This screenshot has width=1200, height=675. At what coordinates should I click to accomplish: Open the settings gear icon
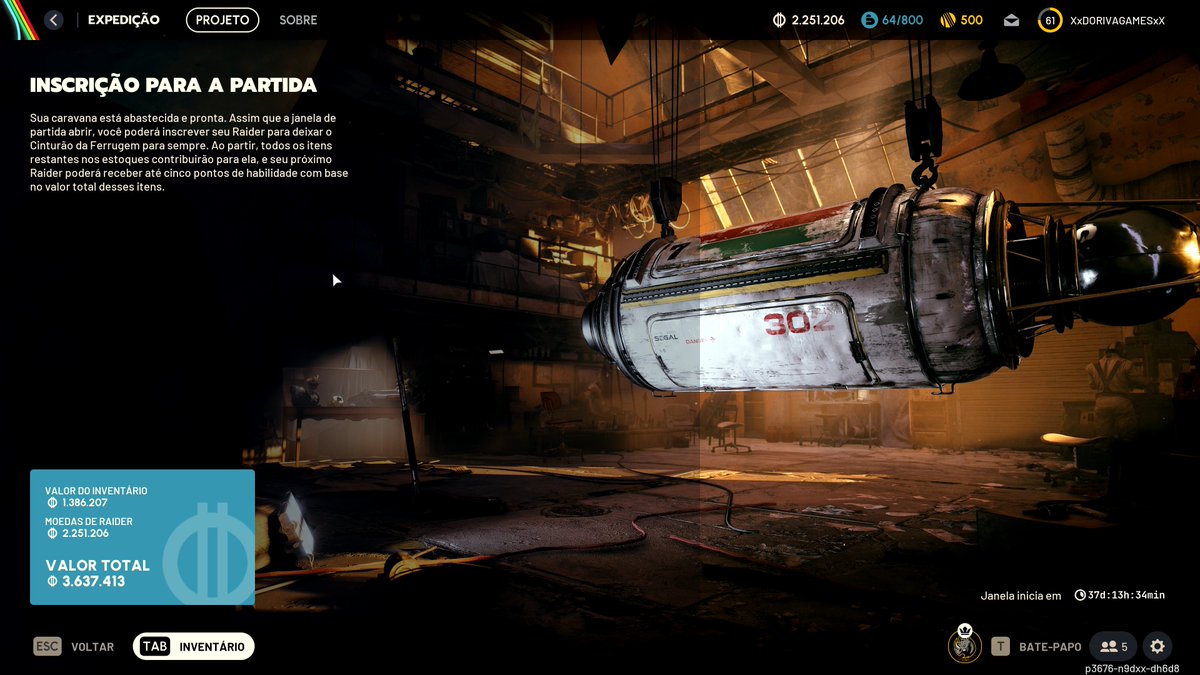pos(1157,647)
